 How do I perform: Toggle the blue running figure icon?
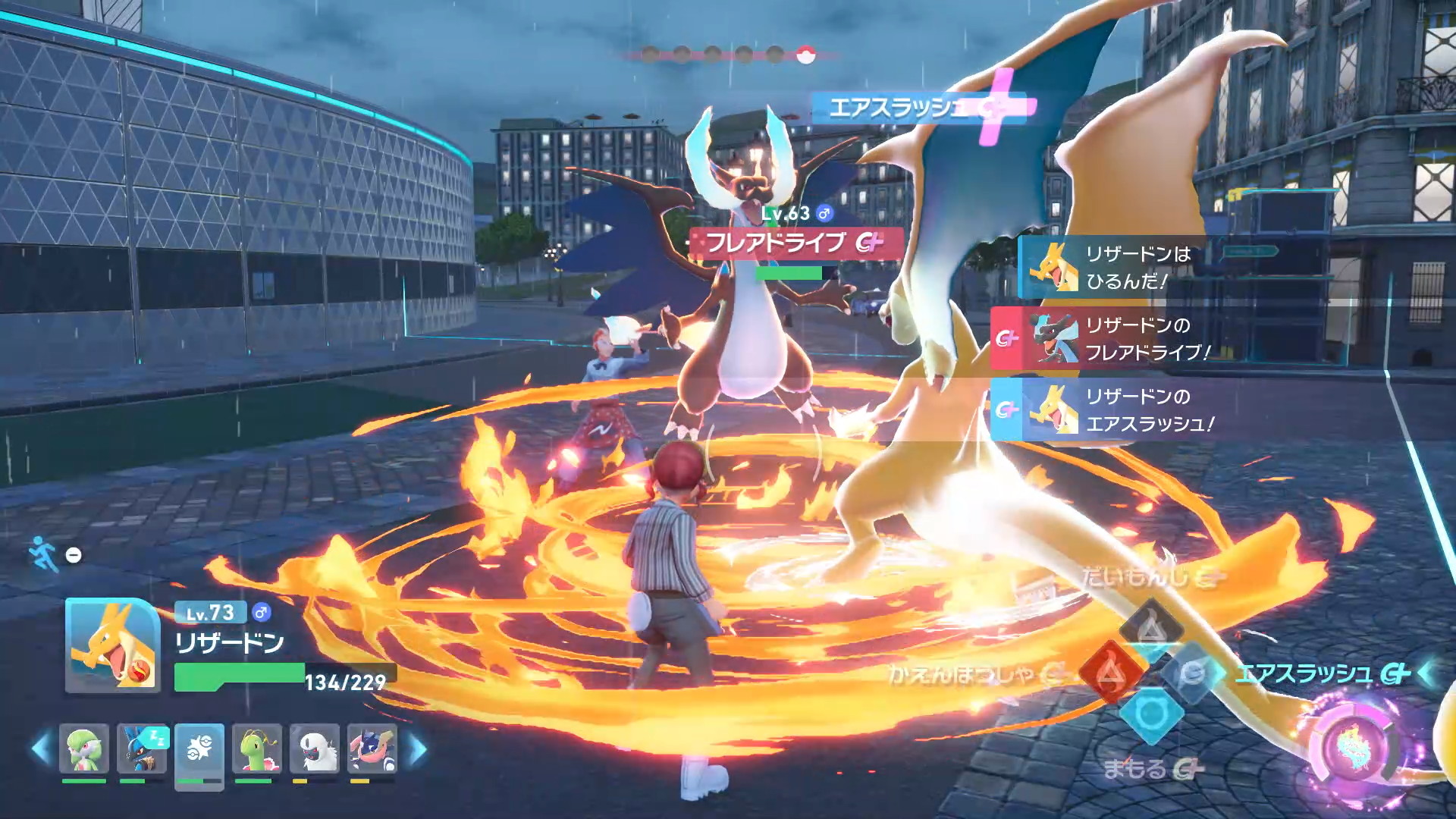point(43,554)
